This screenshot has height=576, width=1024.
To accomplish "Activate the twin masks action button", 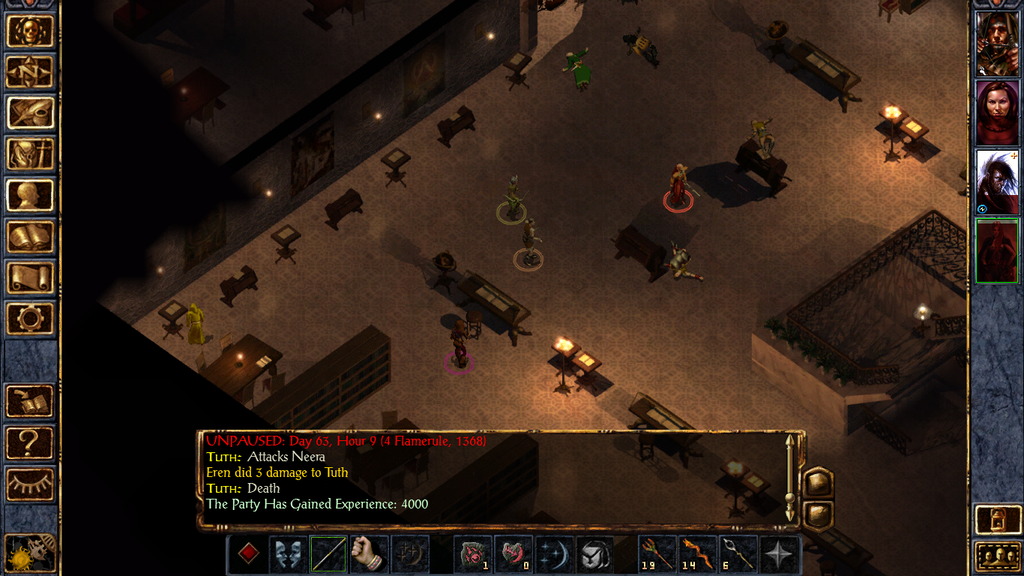I will coord(288,554).
